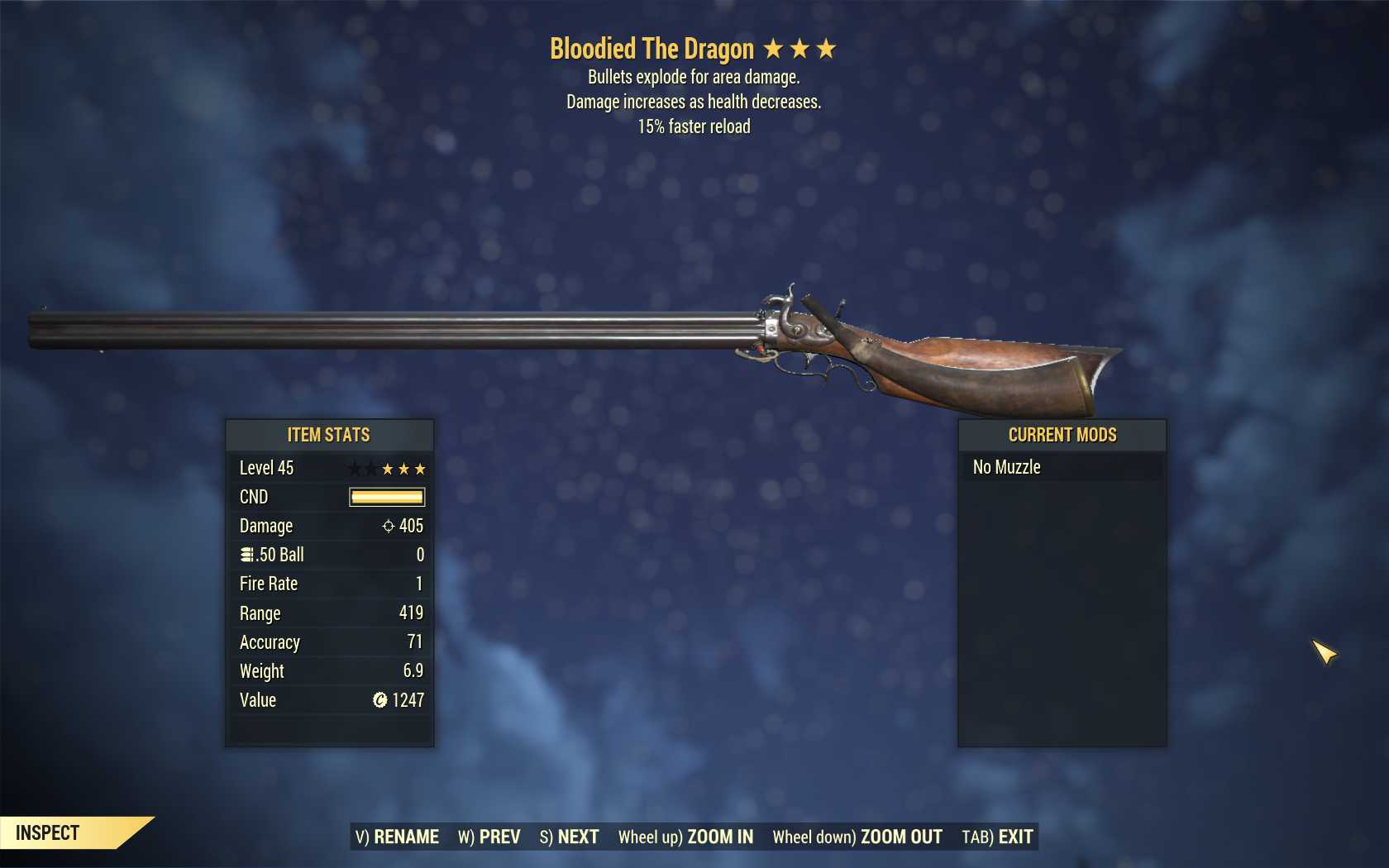The height and width of the screenshot is (868, 1389).
Task: Show the NEXT item
Action: click(x=569, y=837)
